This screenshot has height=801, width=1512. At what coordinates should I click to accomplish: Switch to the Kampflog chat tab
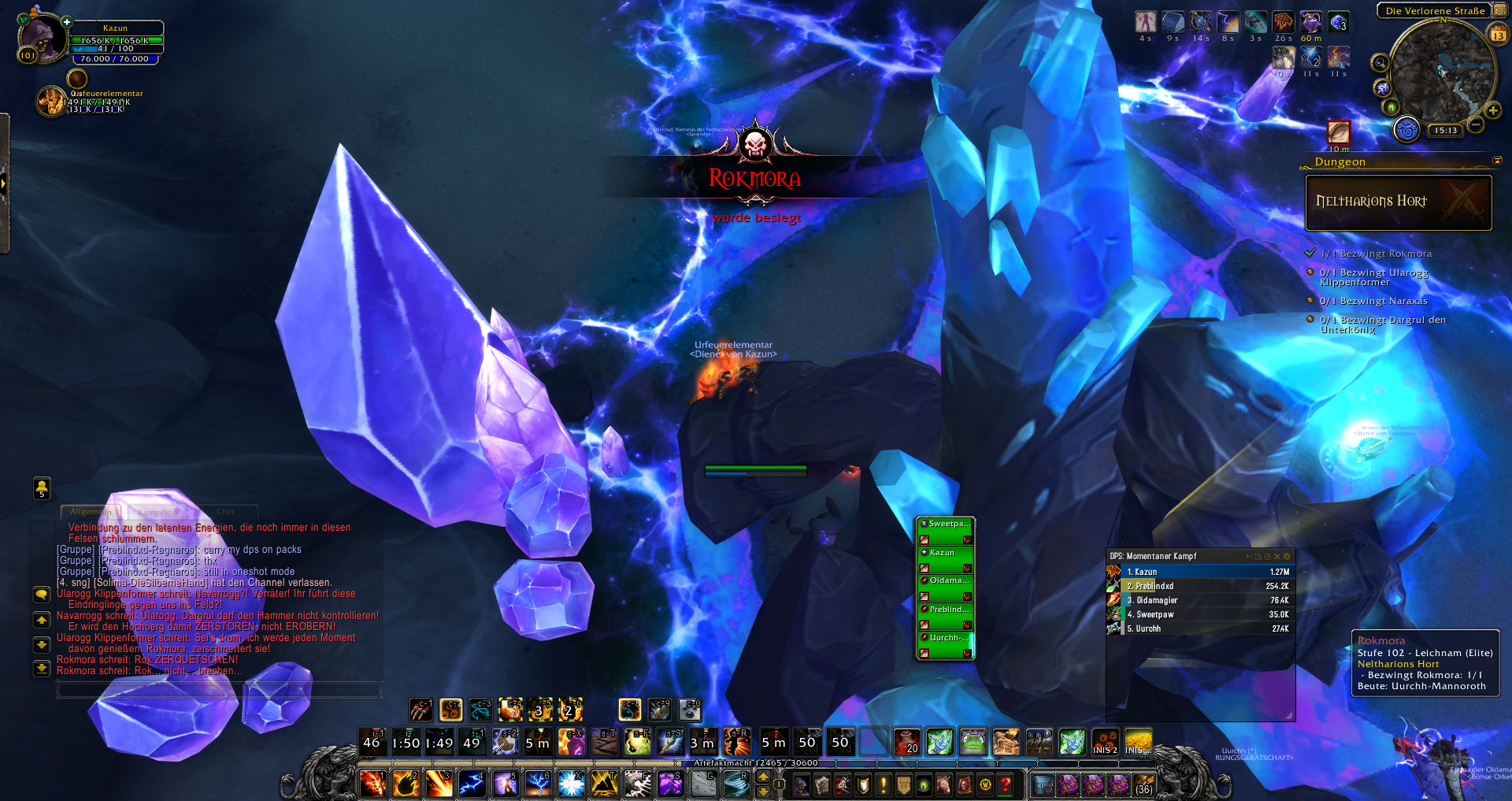tap(157, 512)
